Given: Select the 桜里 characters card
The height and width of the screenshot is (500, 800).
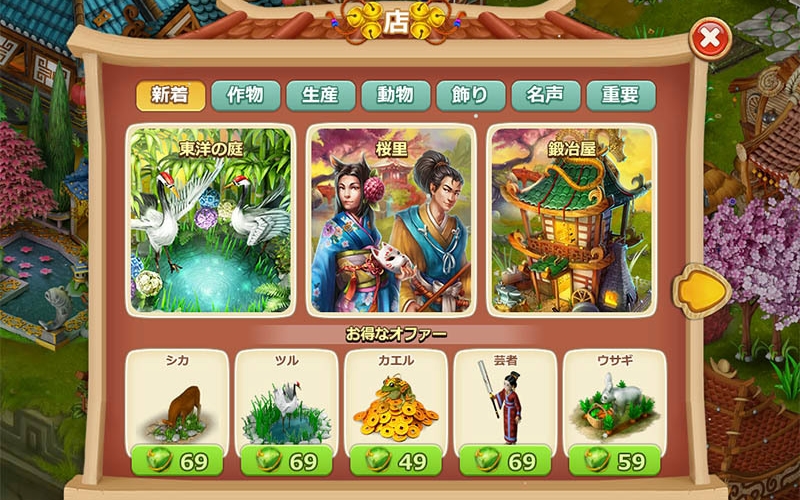Looking at the screenshot, I should [x=391, y=219].
